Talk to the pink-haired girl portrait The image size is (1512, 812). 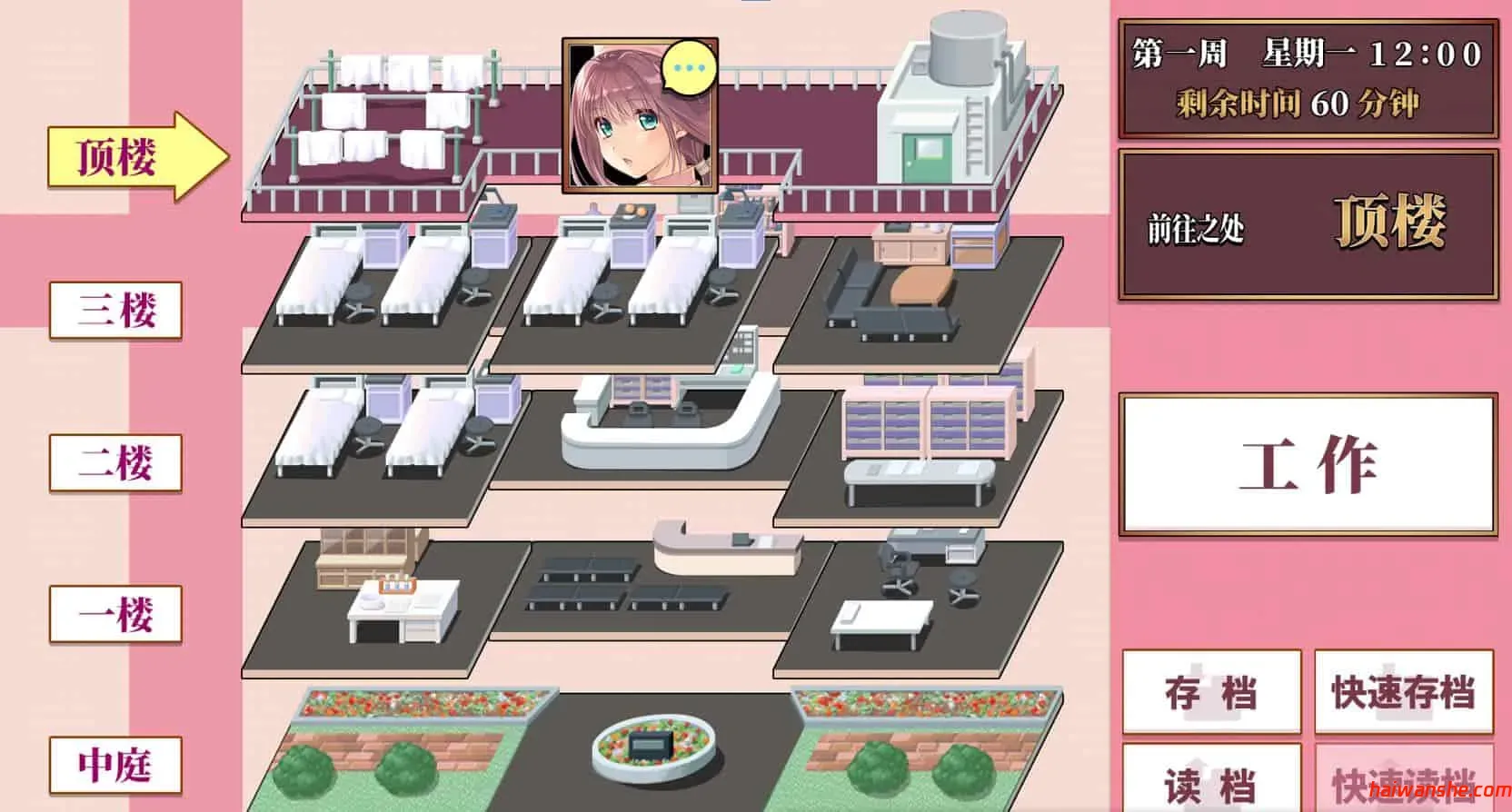640,115
